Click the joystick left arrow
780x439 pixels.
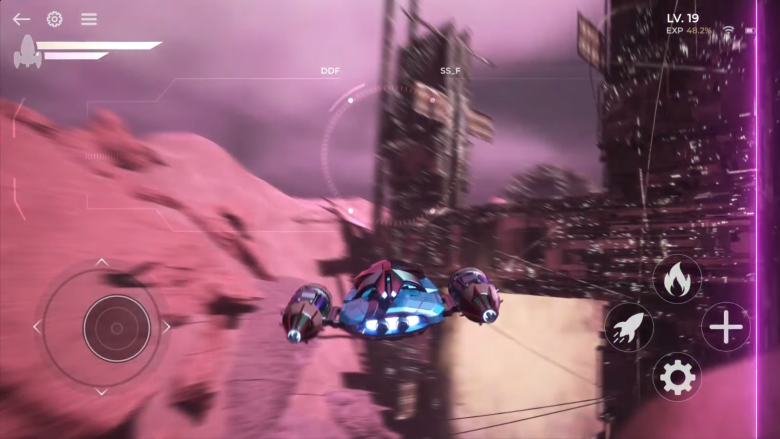(x=37, y=327)
